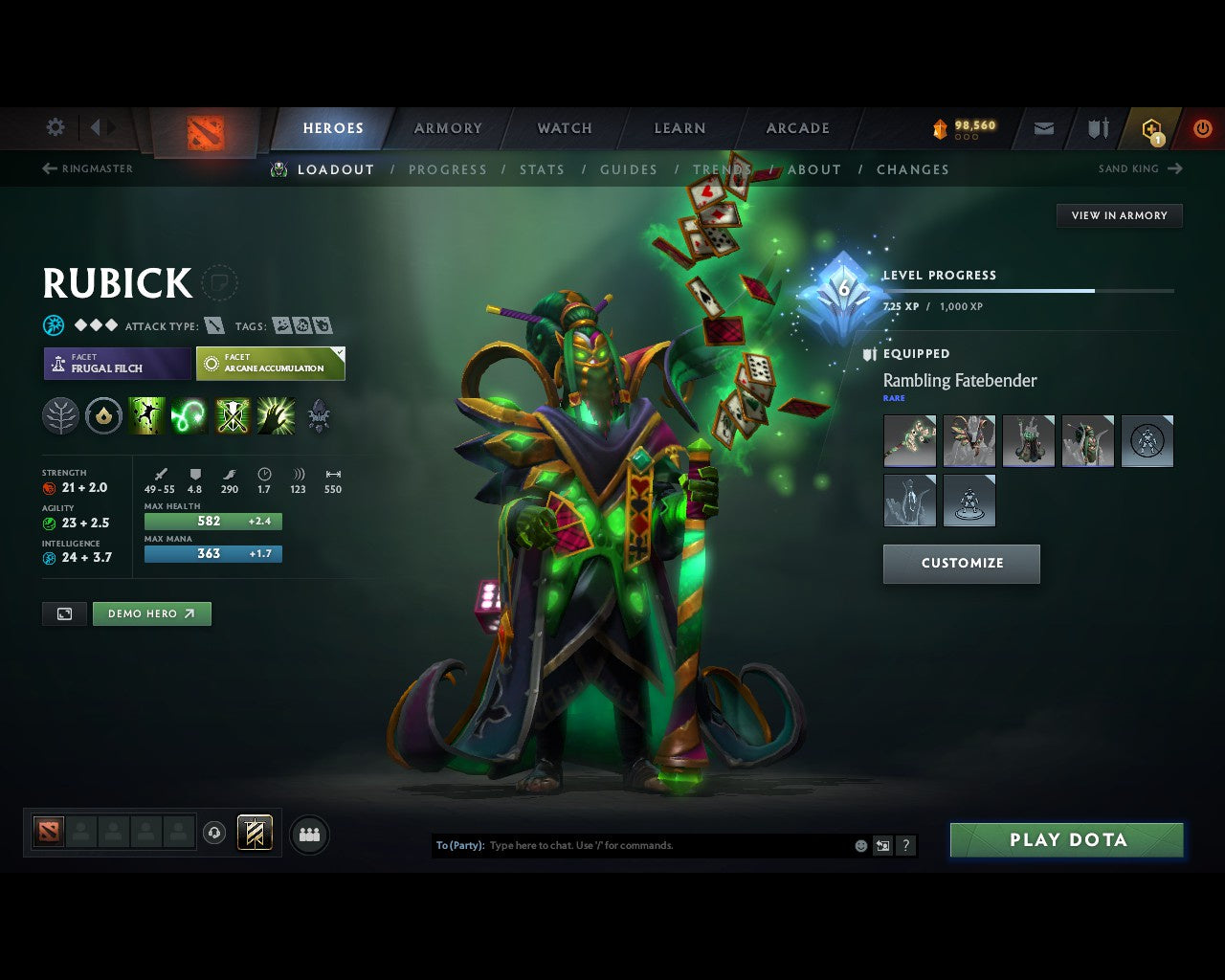
Task: Open the voice chat headset icon
Action: click(212, 834)
